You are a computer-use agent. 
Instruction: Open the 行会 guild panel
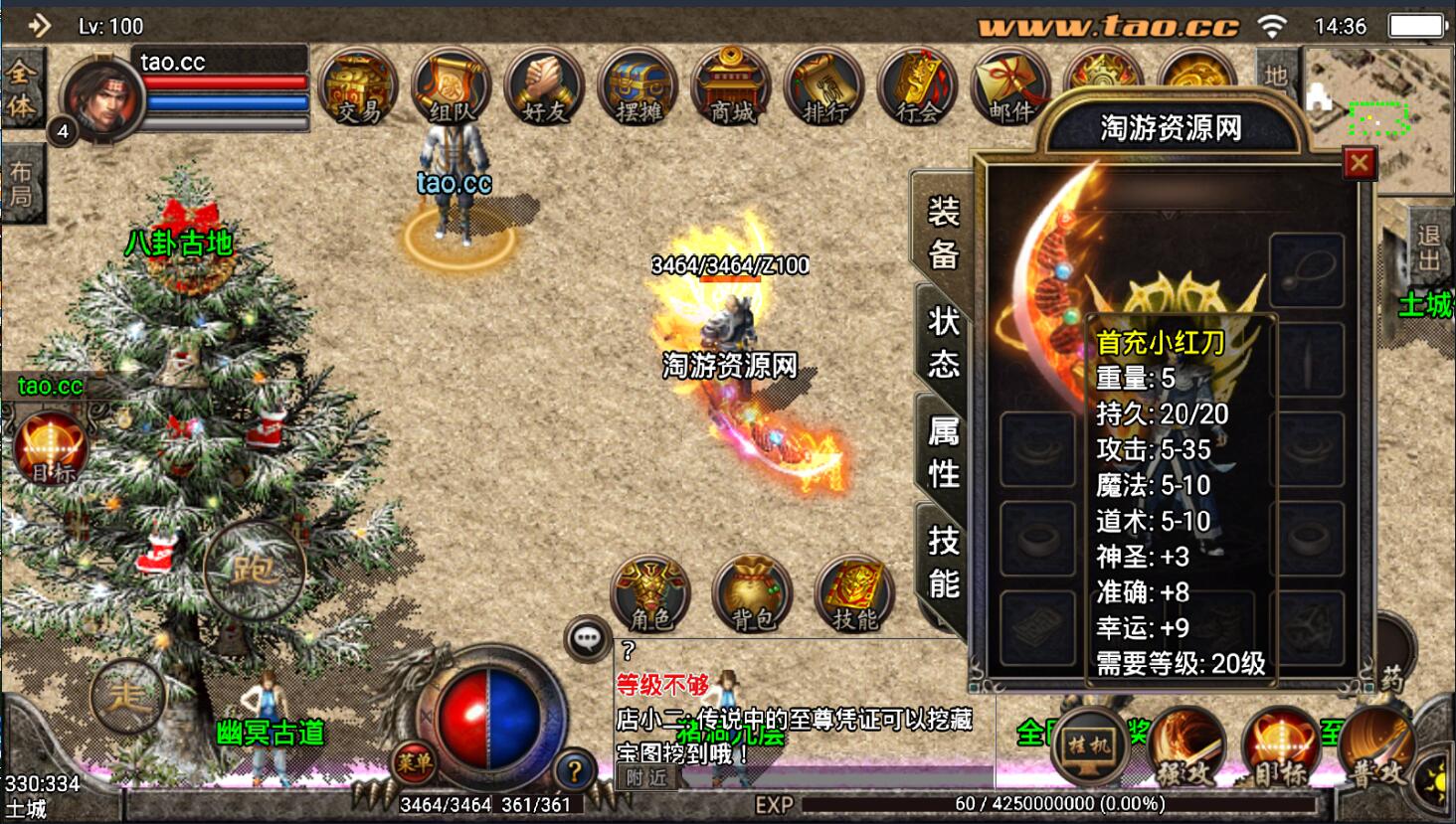917,87
